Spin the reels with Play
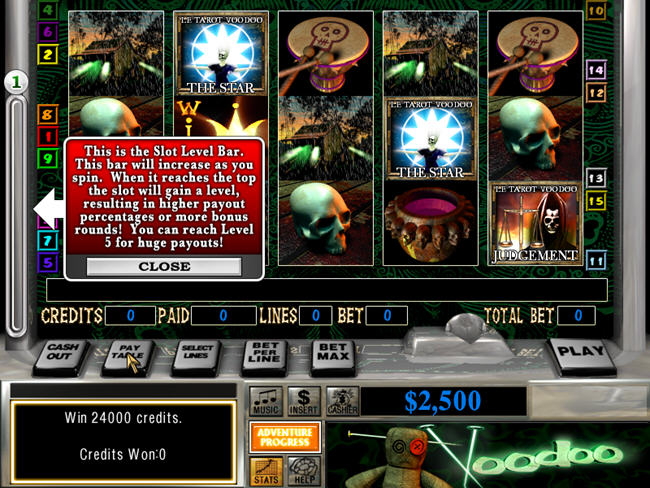Viewport: 650px width, 488px height. click(580, 353)
